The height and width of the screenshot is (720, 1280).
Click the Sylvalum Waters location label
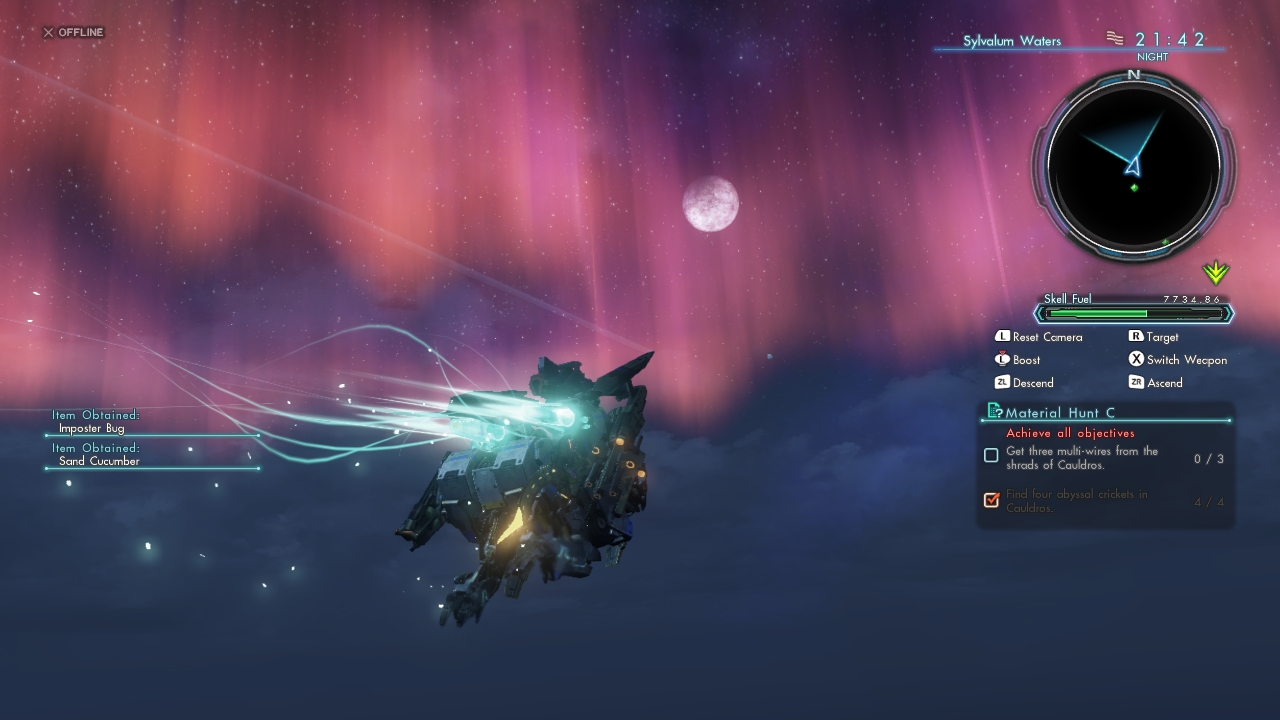(x=1012, y=41)
